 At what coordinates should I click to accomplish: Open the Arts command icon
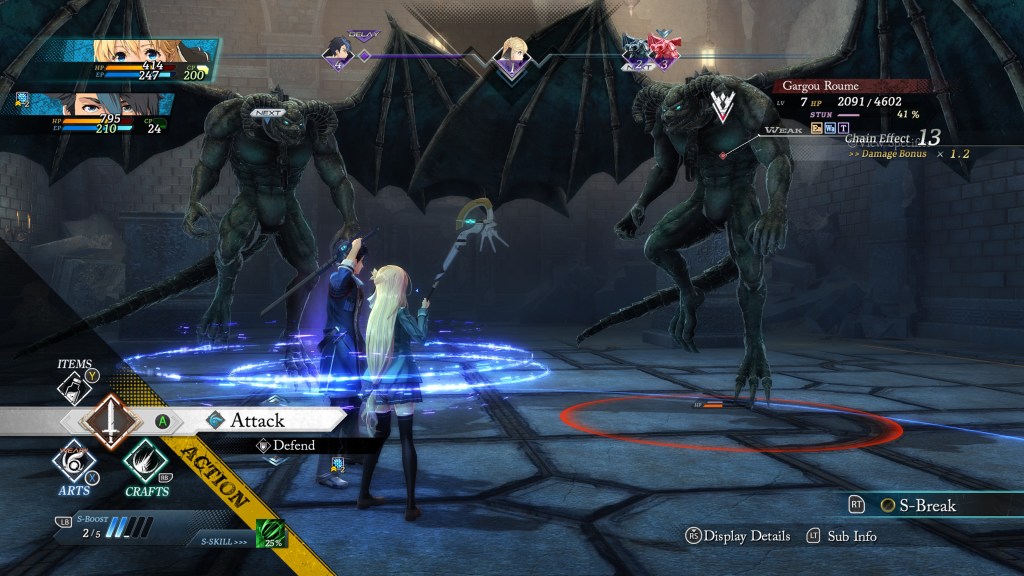click(x=74, y=464)
